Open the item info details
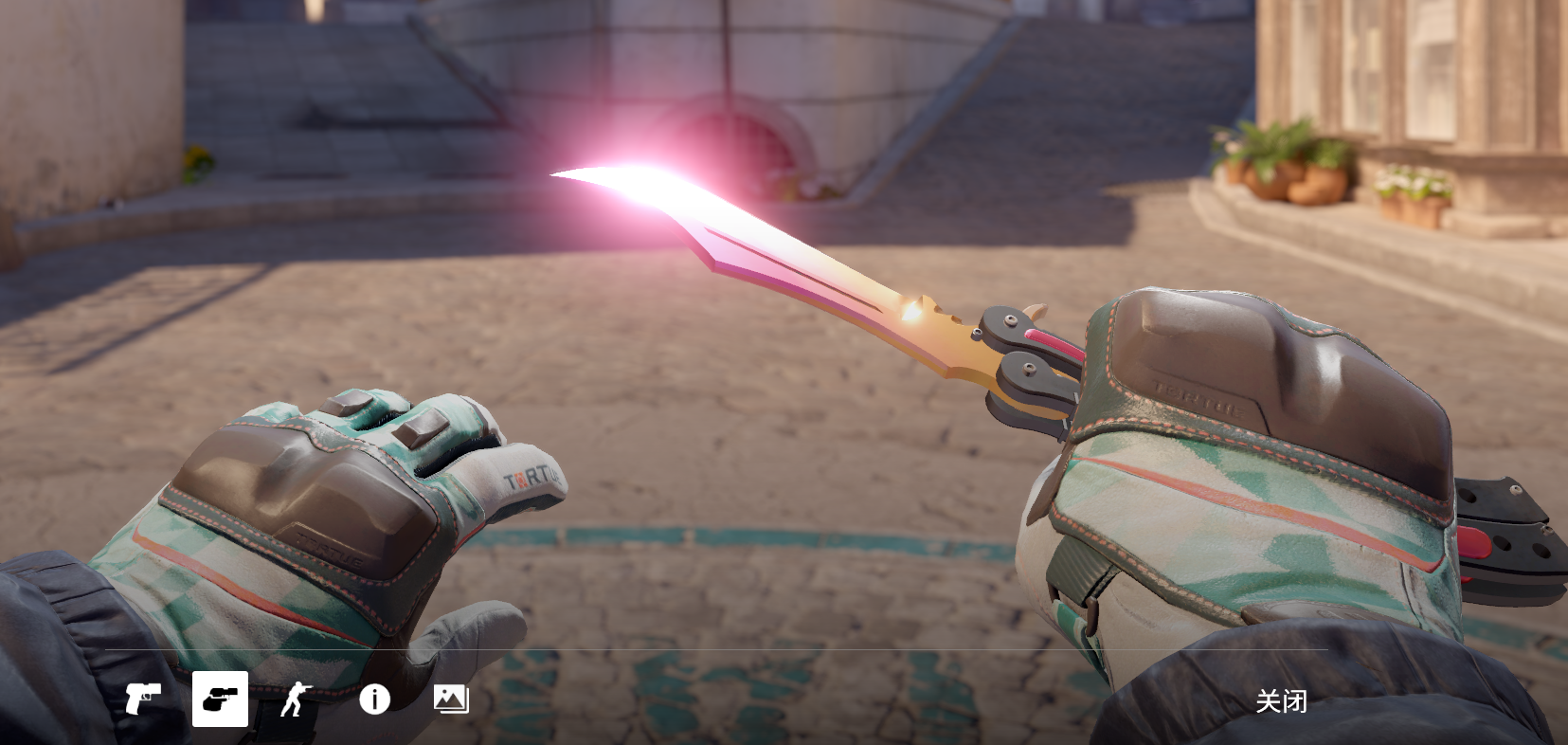This screenshot has width=1568, height=745. point(374,700)
